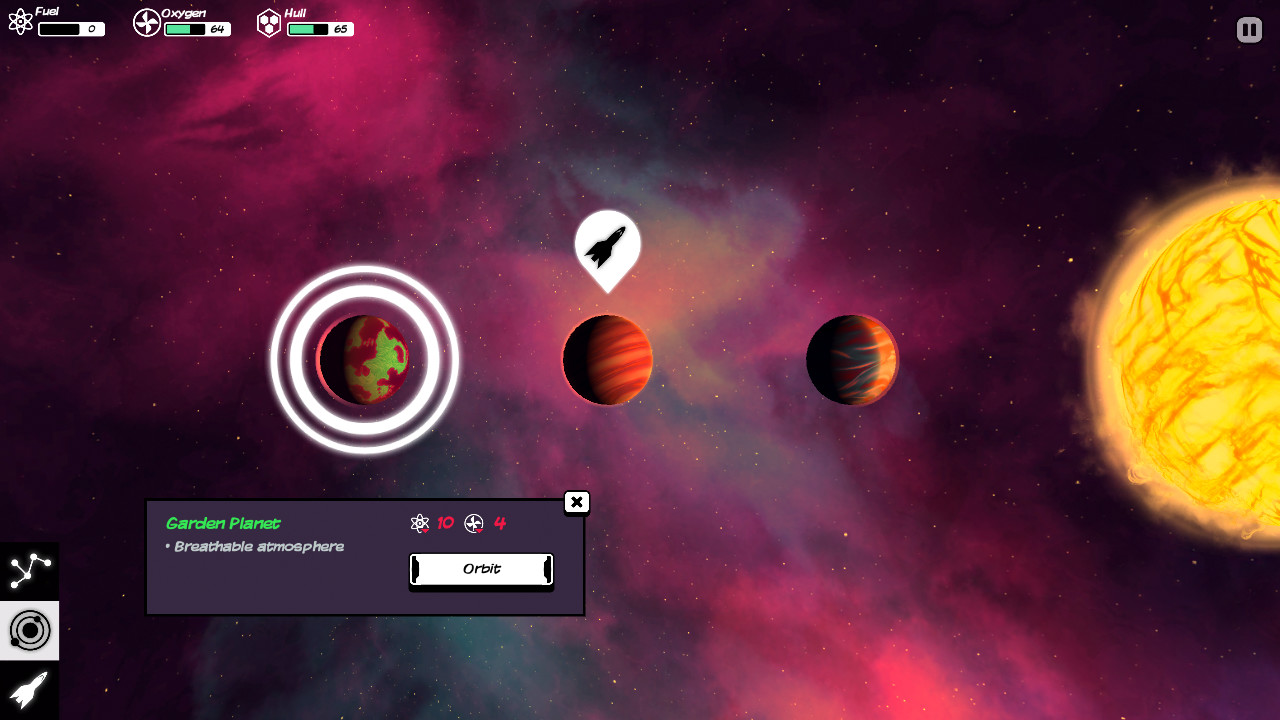Viewport: 1280px width, 720px height.
Task: Click the Breathable atmosphere text
Action: click(x=257, y=546)
